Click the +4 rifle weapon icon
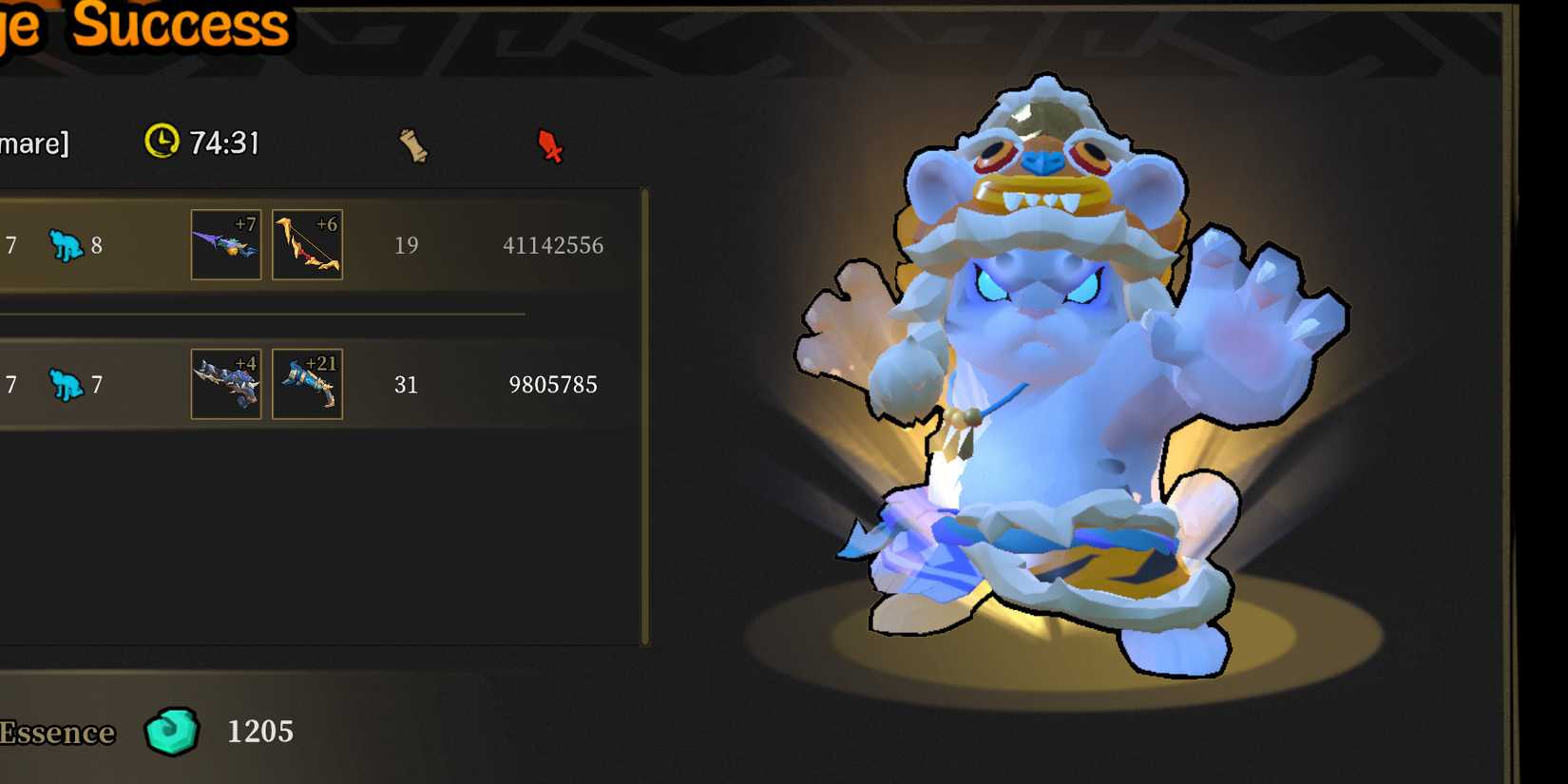Image resolution: width=1568 pixels, height=784 pixels. click(x=225, y=384)
